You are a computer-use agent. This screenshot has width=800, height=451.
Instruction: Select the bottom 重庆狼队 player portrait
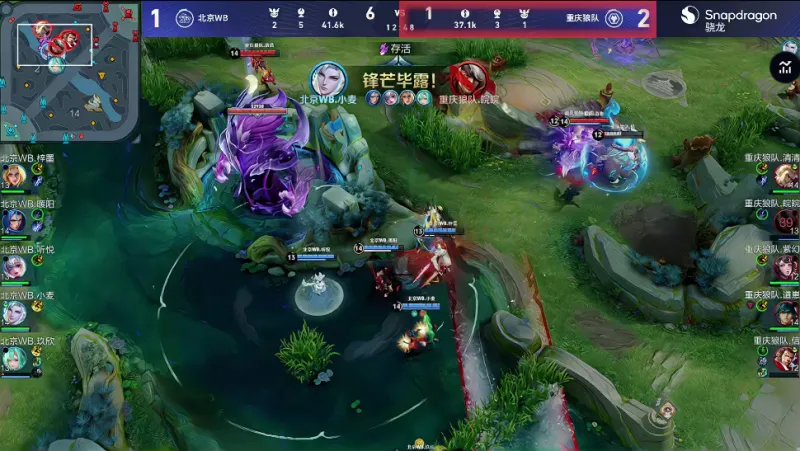(786, 359)
